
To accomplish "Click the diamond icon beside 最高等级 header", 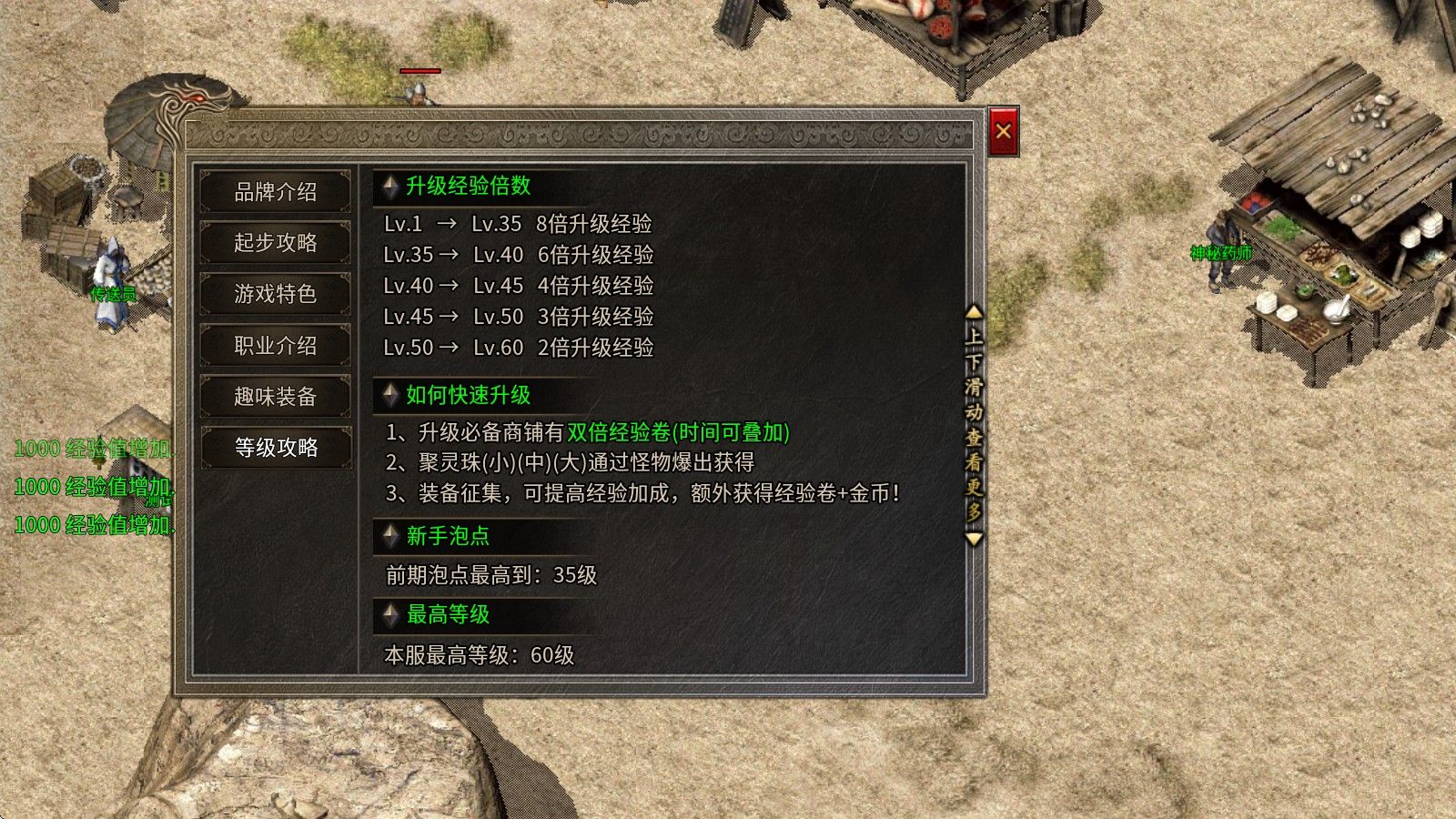I will [x=390, y=616].
